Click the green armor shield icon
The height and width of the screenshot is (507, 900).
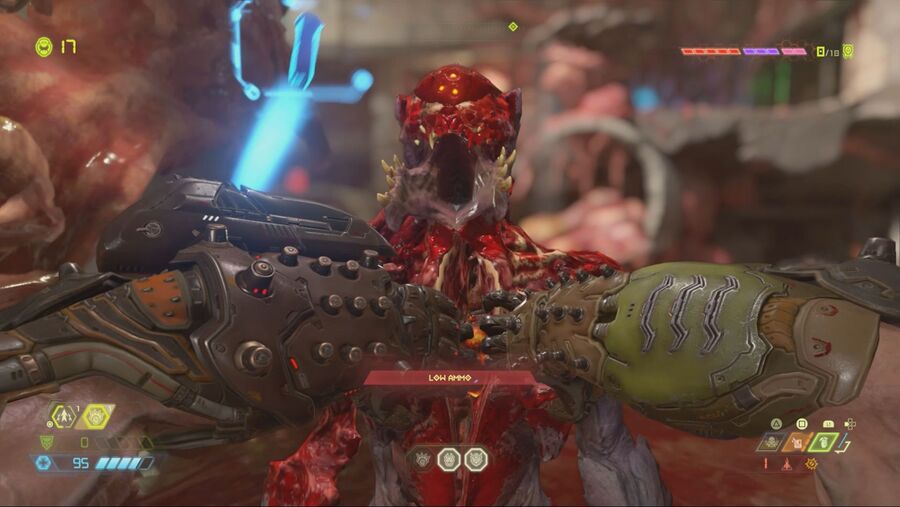pos(46,441)
